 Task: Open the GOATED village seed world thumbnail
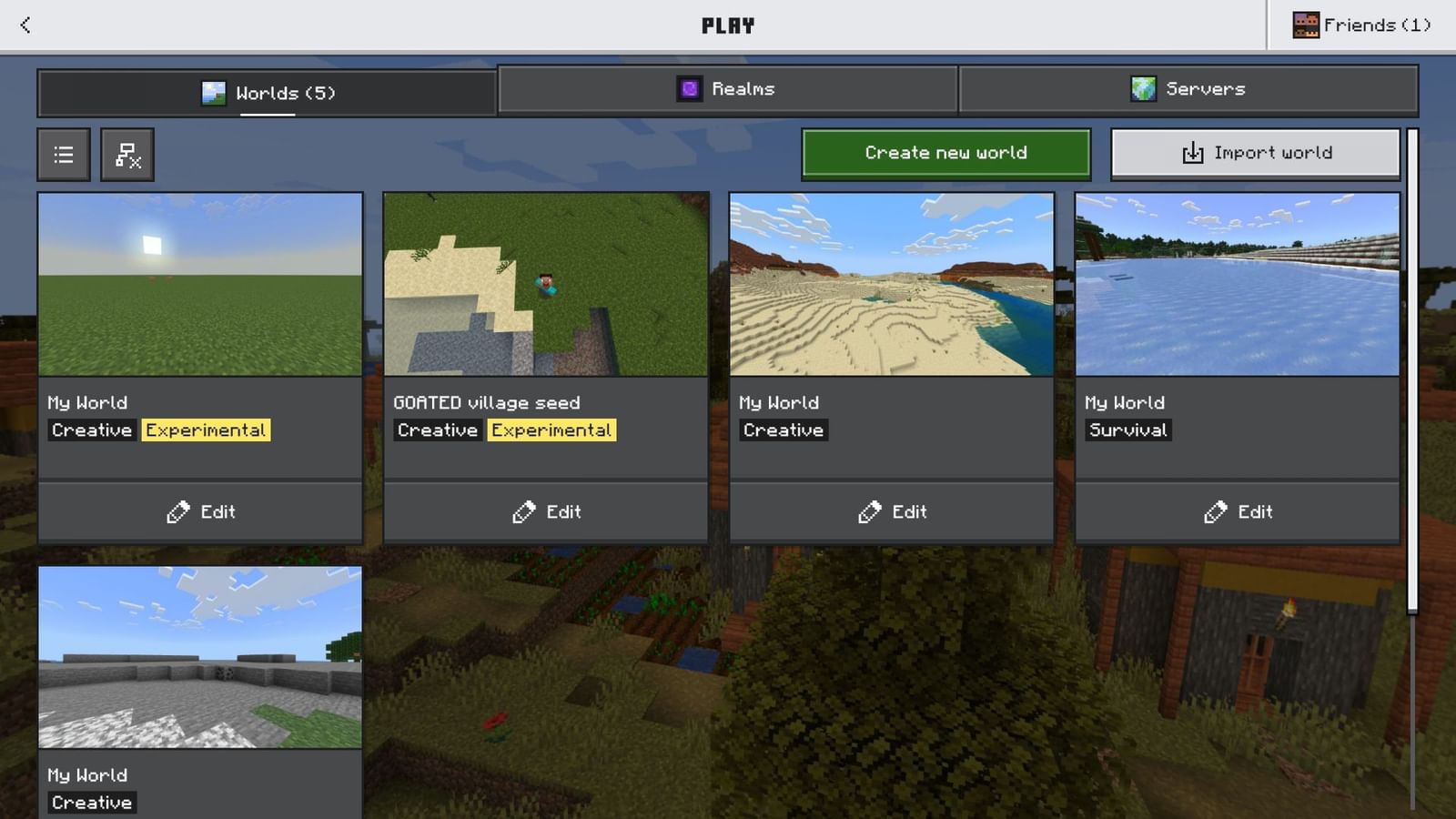[x=546, y=285]
